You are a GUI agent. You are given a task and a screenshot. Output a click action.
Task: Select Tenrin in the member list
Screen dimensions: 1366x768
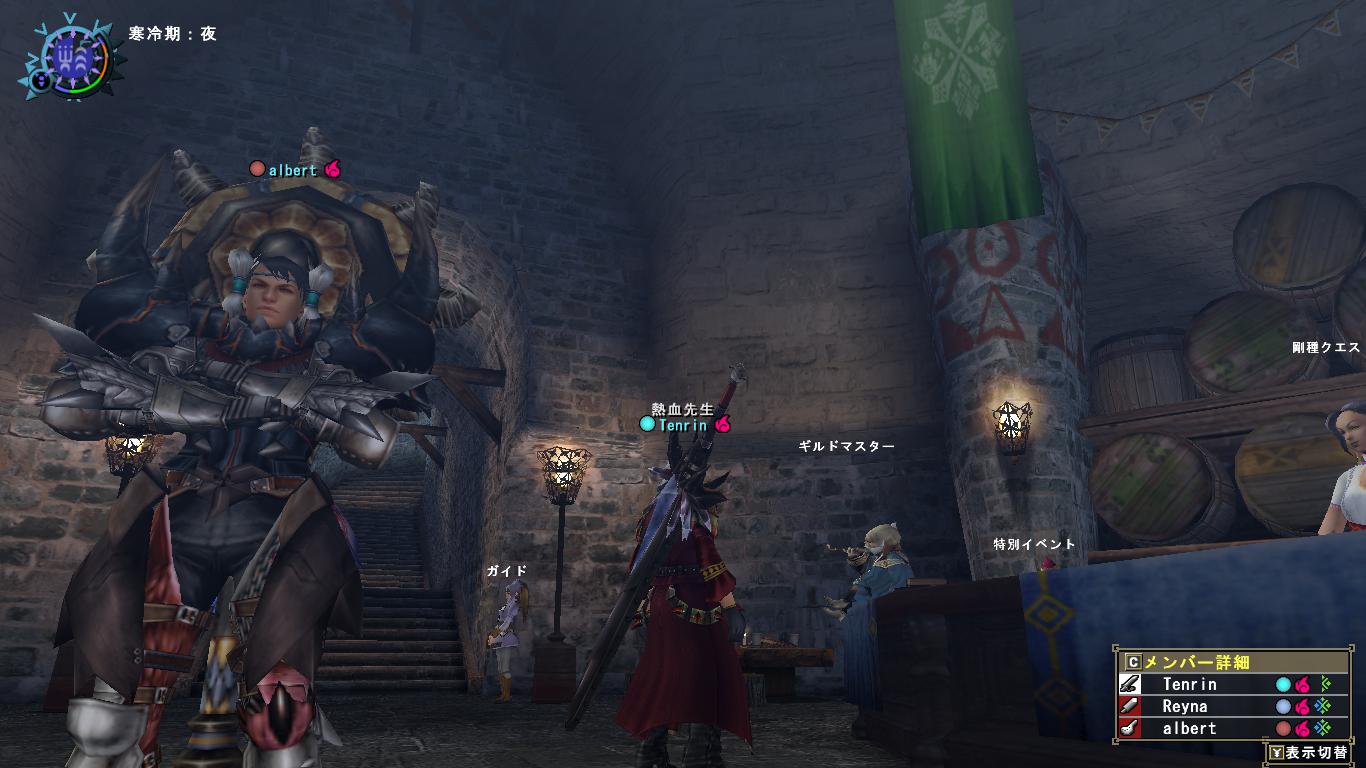tap(1189, 685)
